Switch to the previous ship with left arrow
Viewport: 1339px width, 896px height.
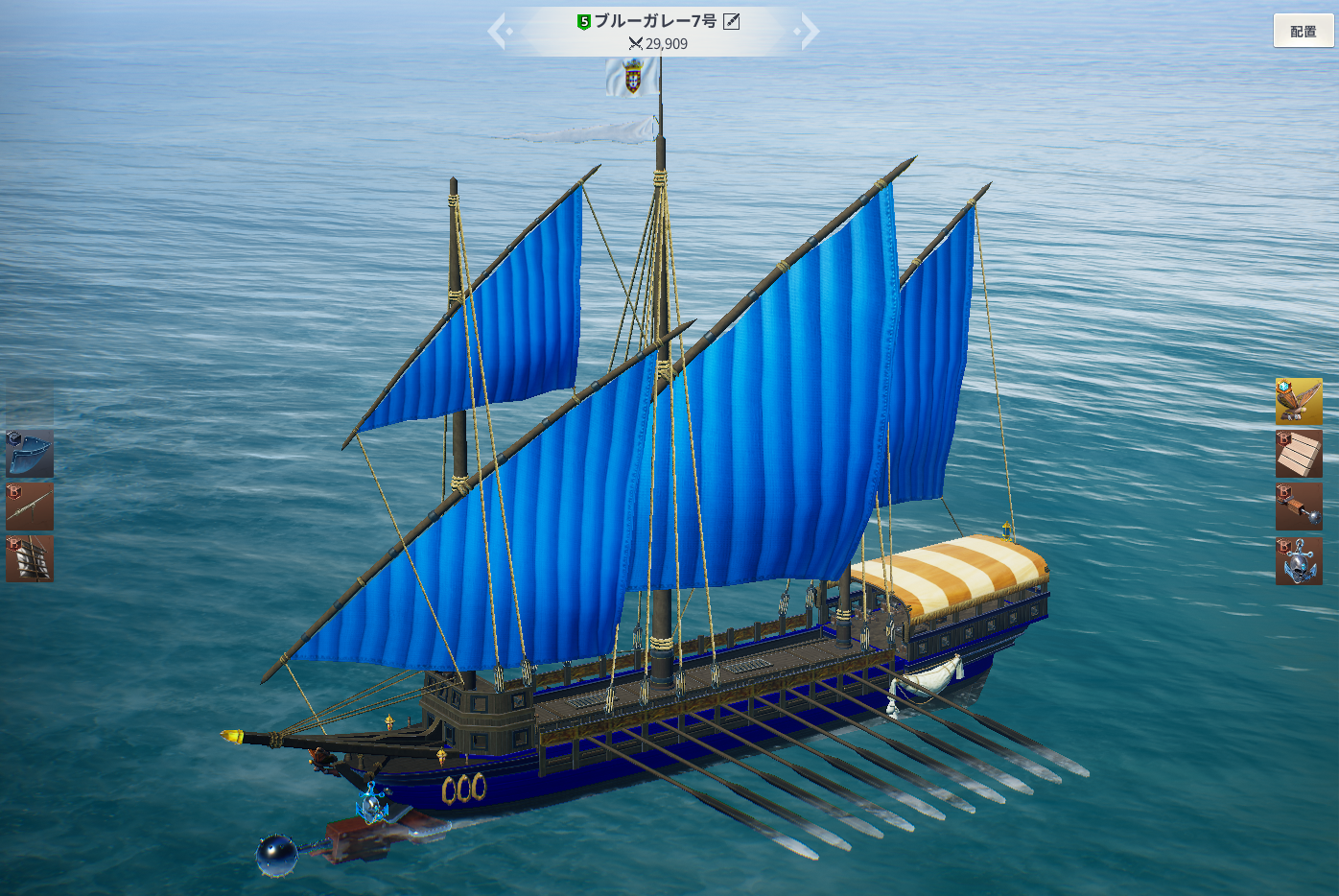[498, 32]
